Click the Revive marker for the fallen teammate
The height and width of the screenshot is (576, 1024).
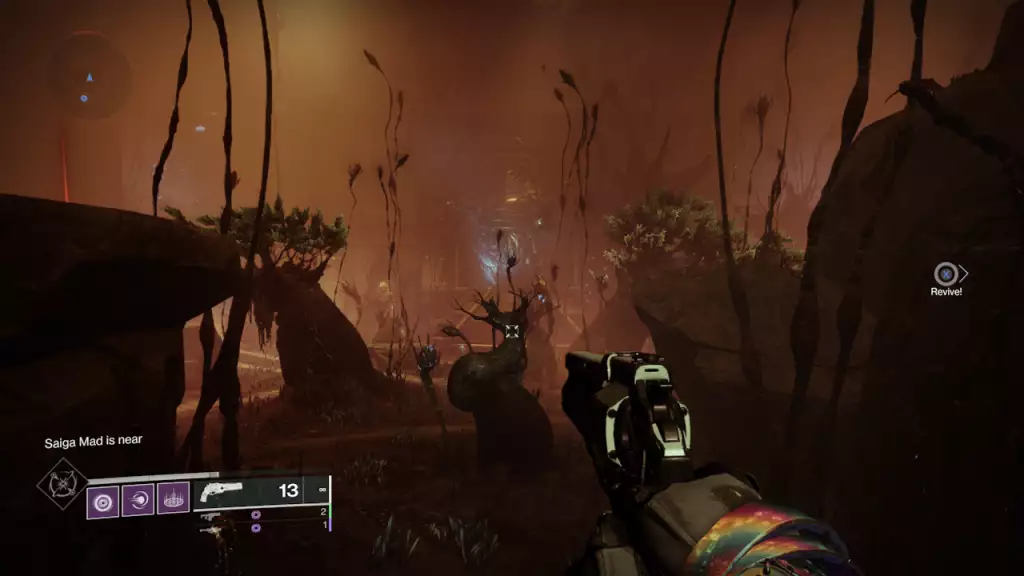coord(946,274)
